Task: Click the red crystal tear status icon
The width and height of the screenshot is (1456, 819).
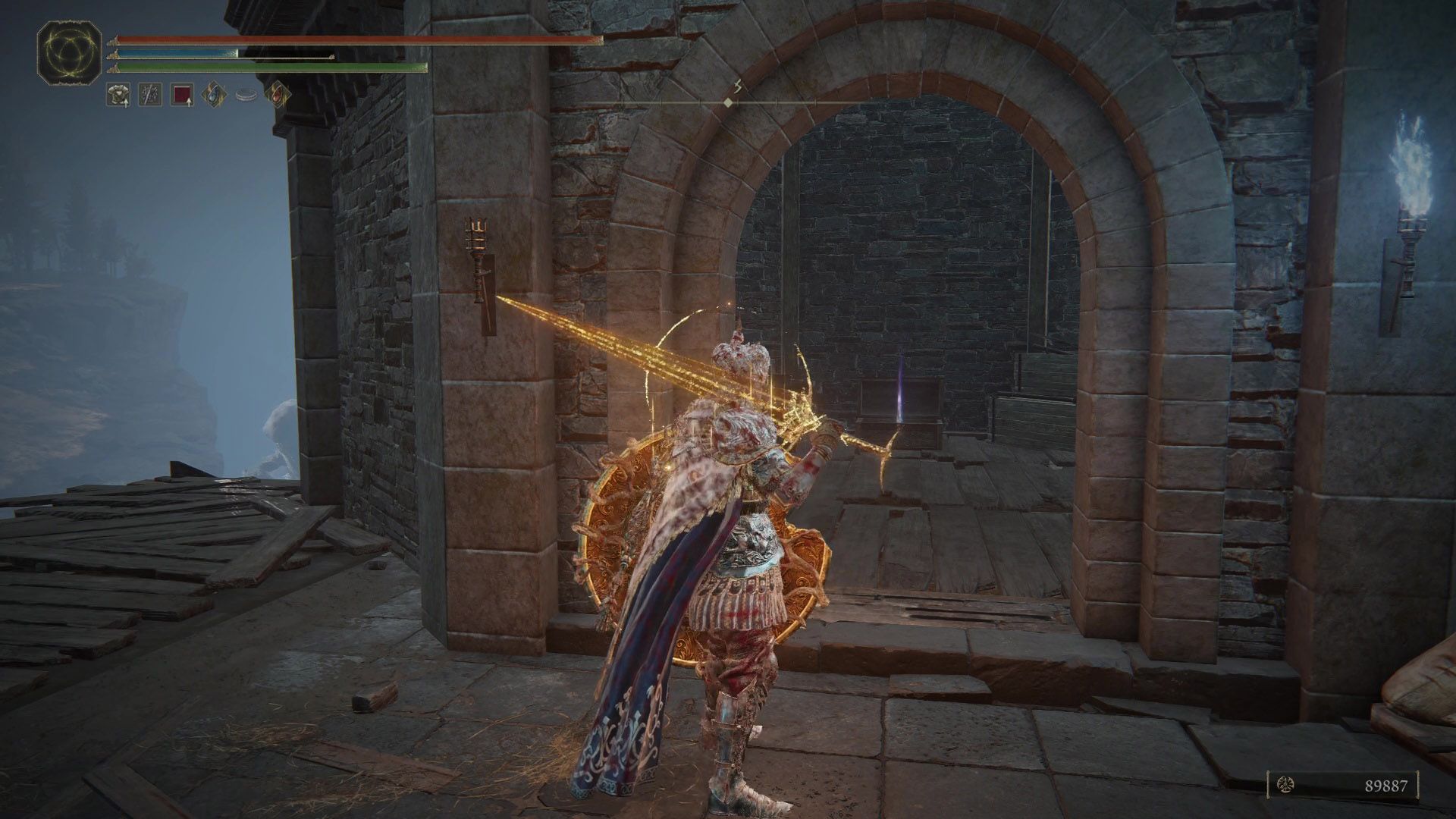Action: click(x=277, y=95)
